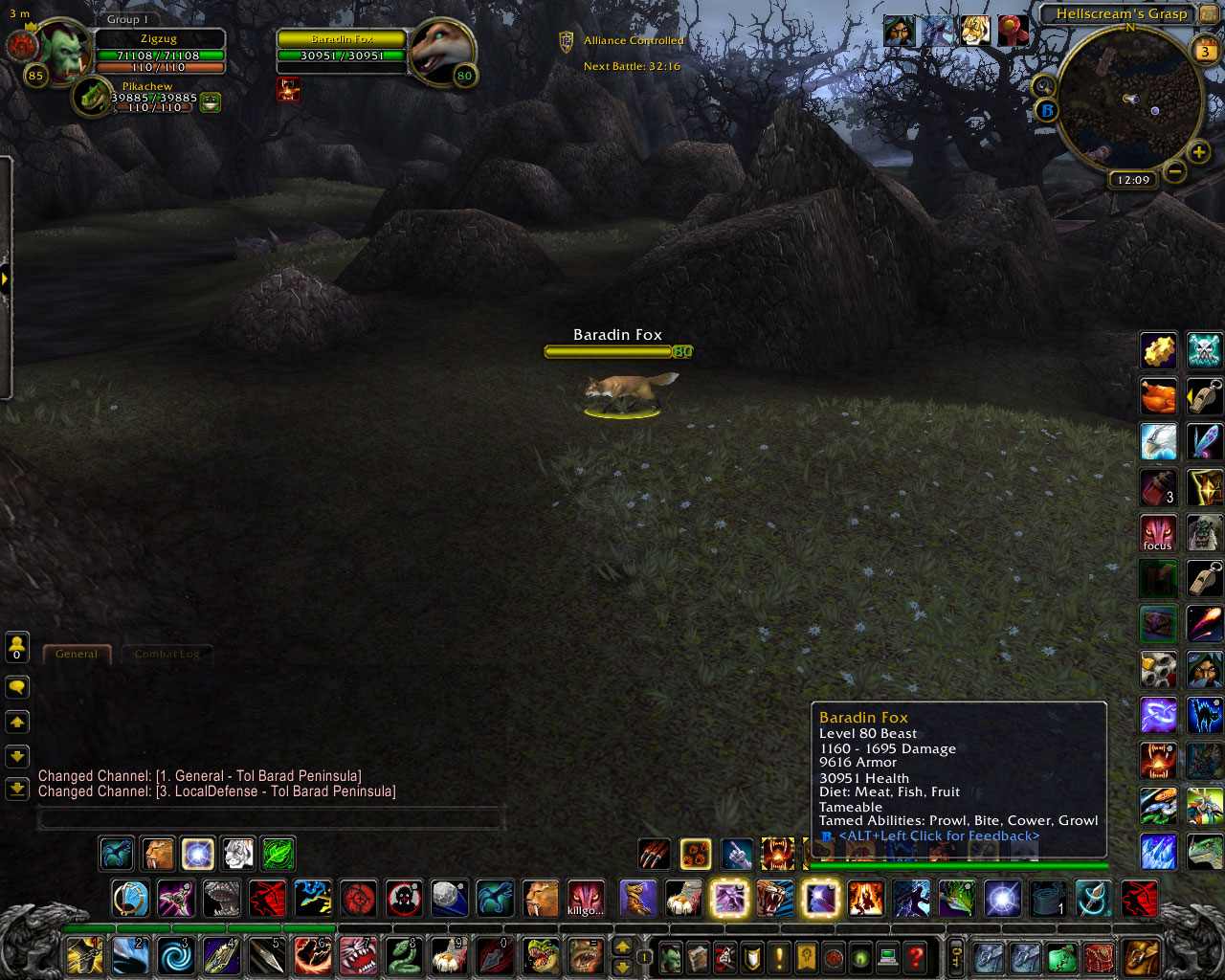Zoom in the minimap with the plus button
The image size is (1225, 980).
tap(1197, 152)
